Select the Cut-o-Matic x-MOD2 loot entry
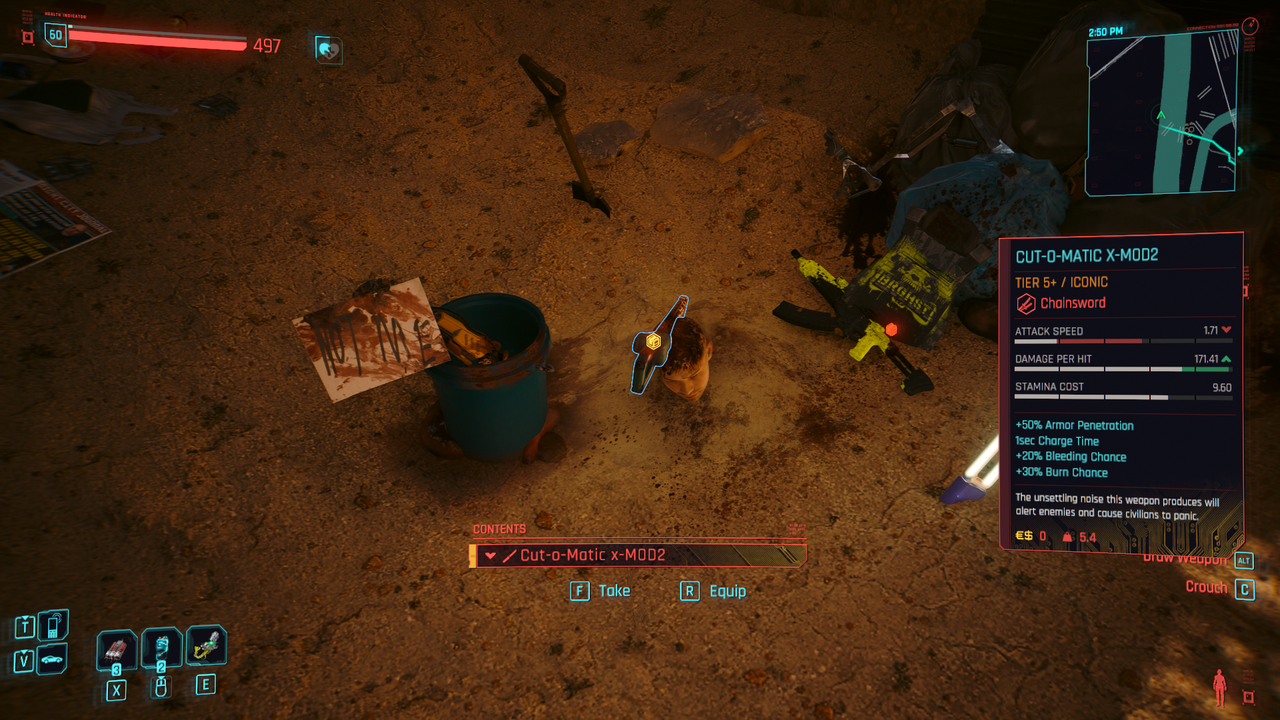This screenshot has width=1280, height=720. [638, 555]
